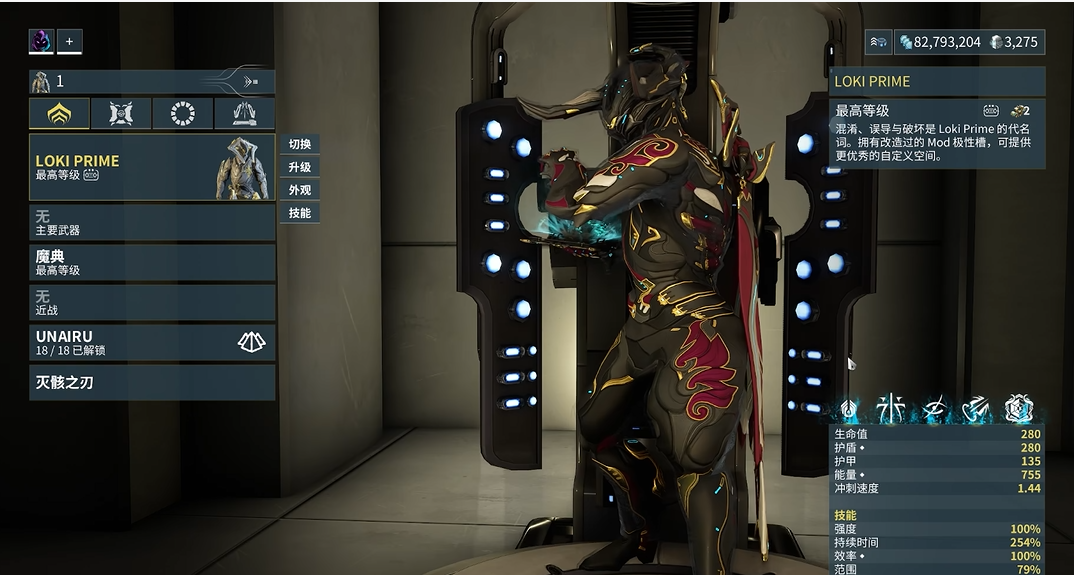The width and height of the screenshot is (1074, 575).
Task: Click the purple hooded avatar icon
Action: [41, 41]
